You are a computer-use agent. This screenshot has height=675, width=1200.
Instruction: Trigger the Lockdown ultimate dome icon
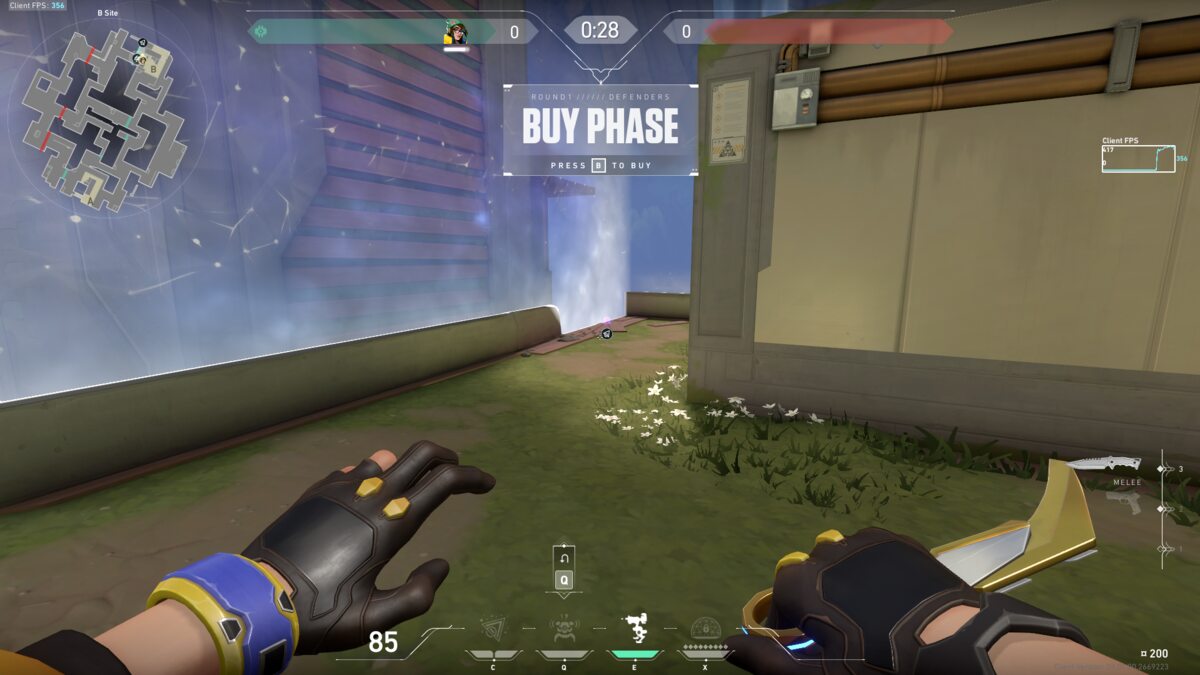[x=706, y=629]
